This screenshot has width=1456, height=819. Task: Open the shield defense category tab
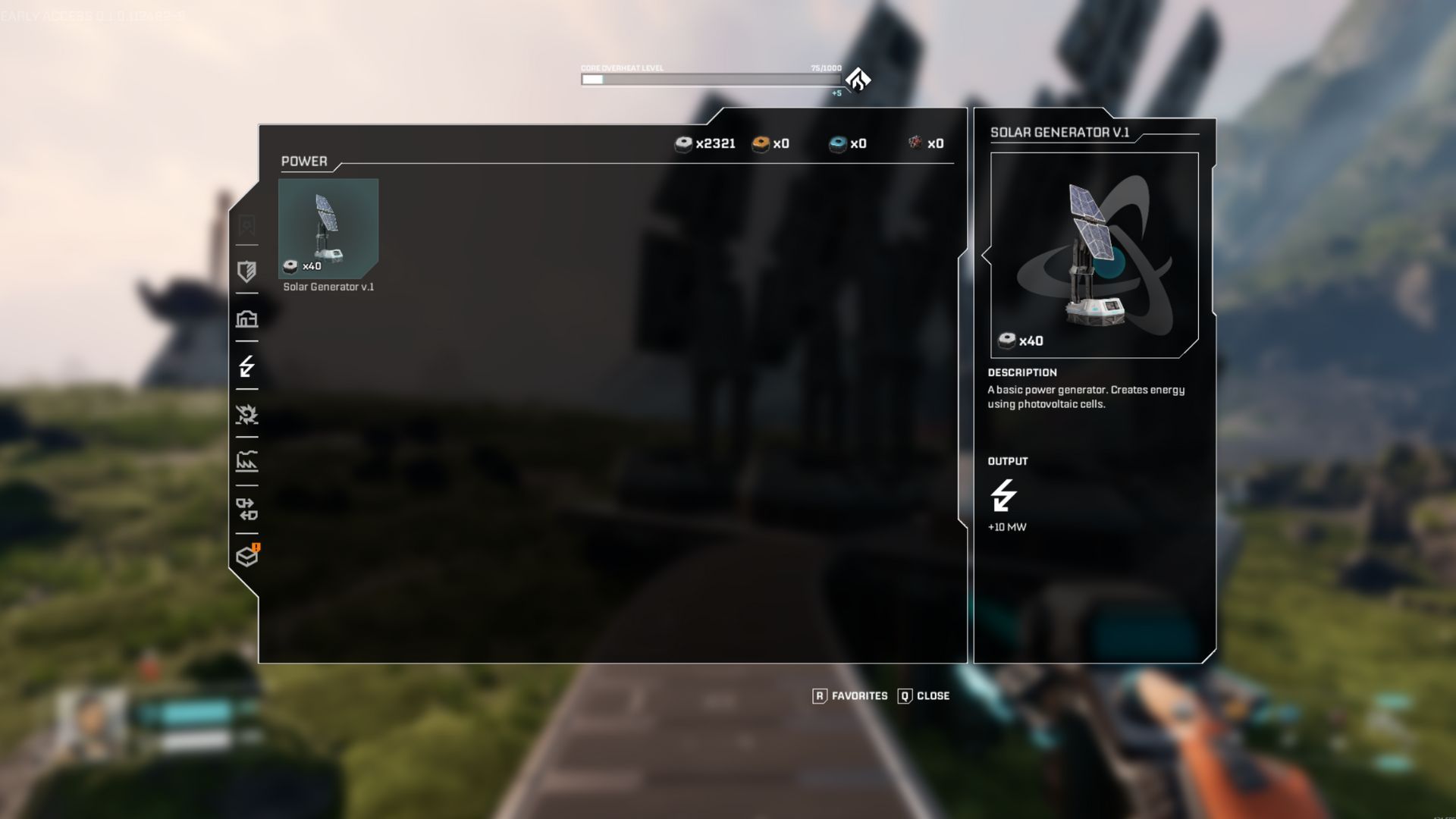pos(246,271)
